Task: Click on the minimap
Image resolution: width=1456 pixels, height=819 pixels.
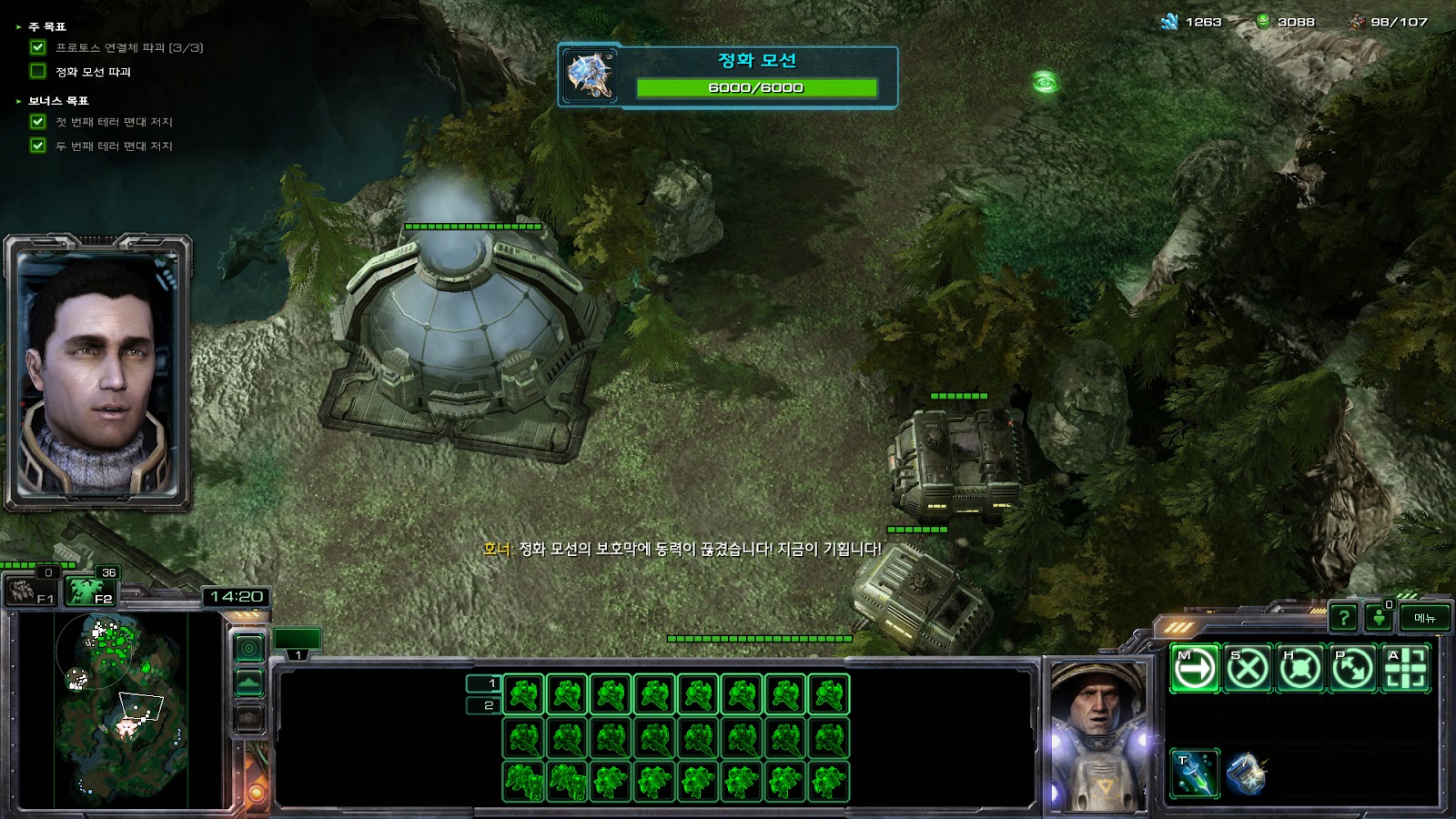Action: (123, 710)
